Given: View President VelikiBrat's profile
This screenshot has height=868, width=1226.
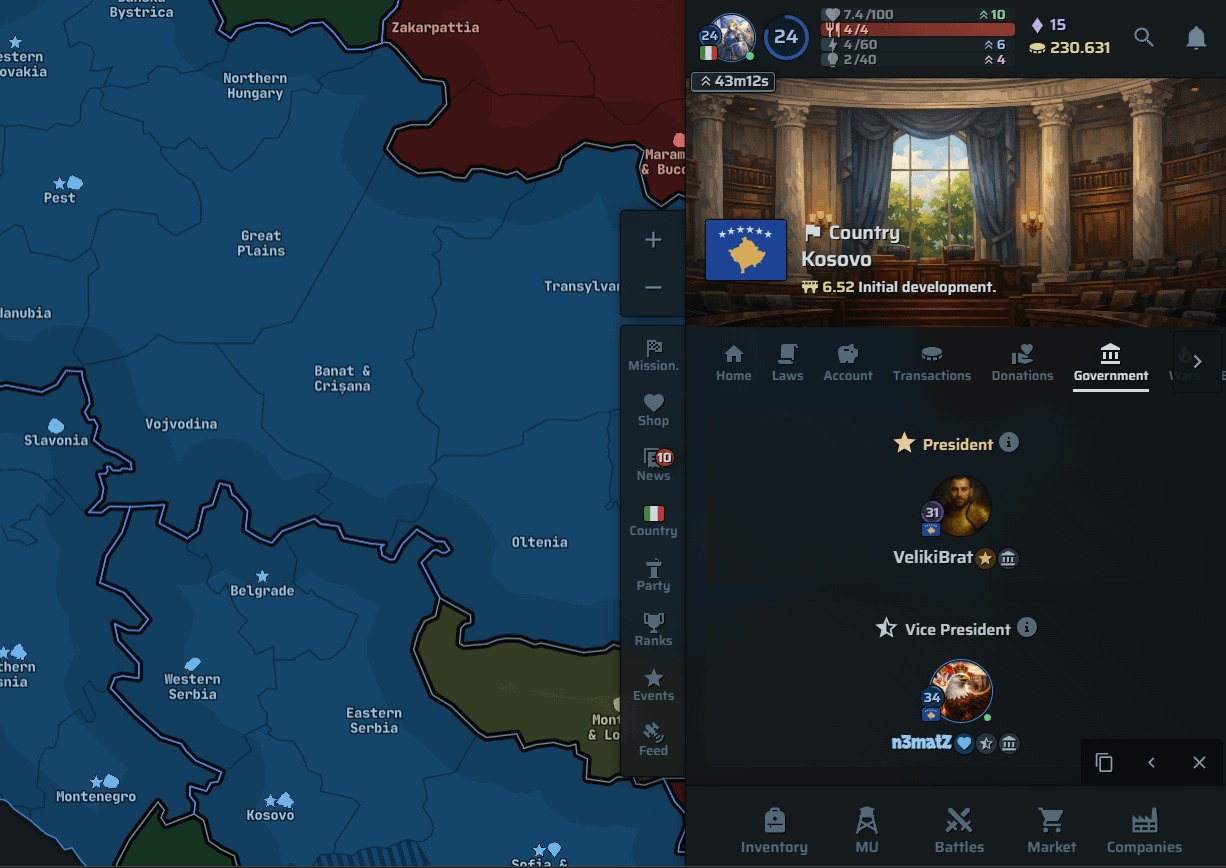Looking at the screenshot, I should pos(960,506).
